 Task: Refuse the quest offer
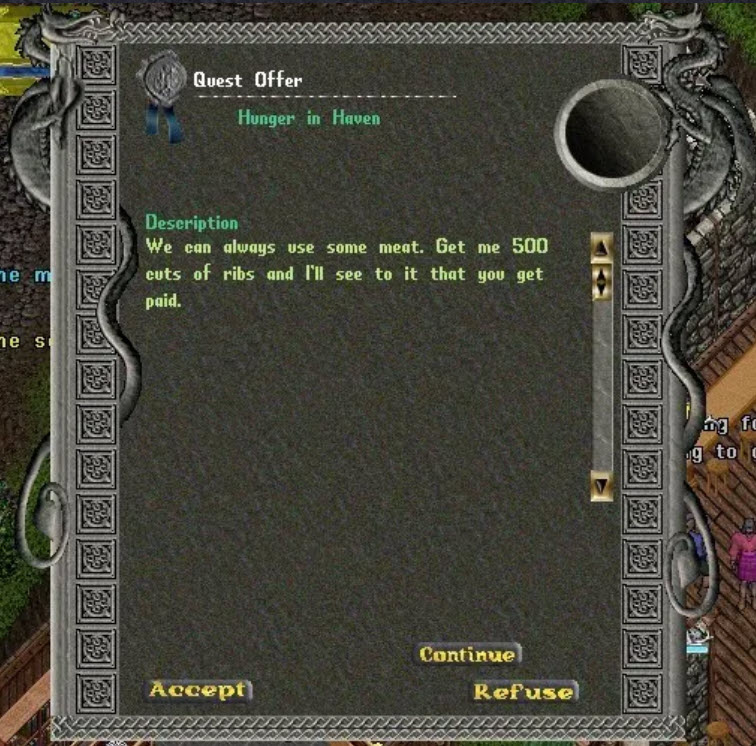pos(524,692)
